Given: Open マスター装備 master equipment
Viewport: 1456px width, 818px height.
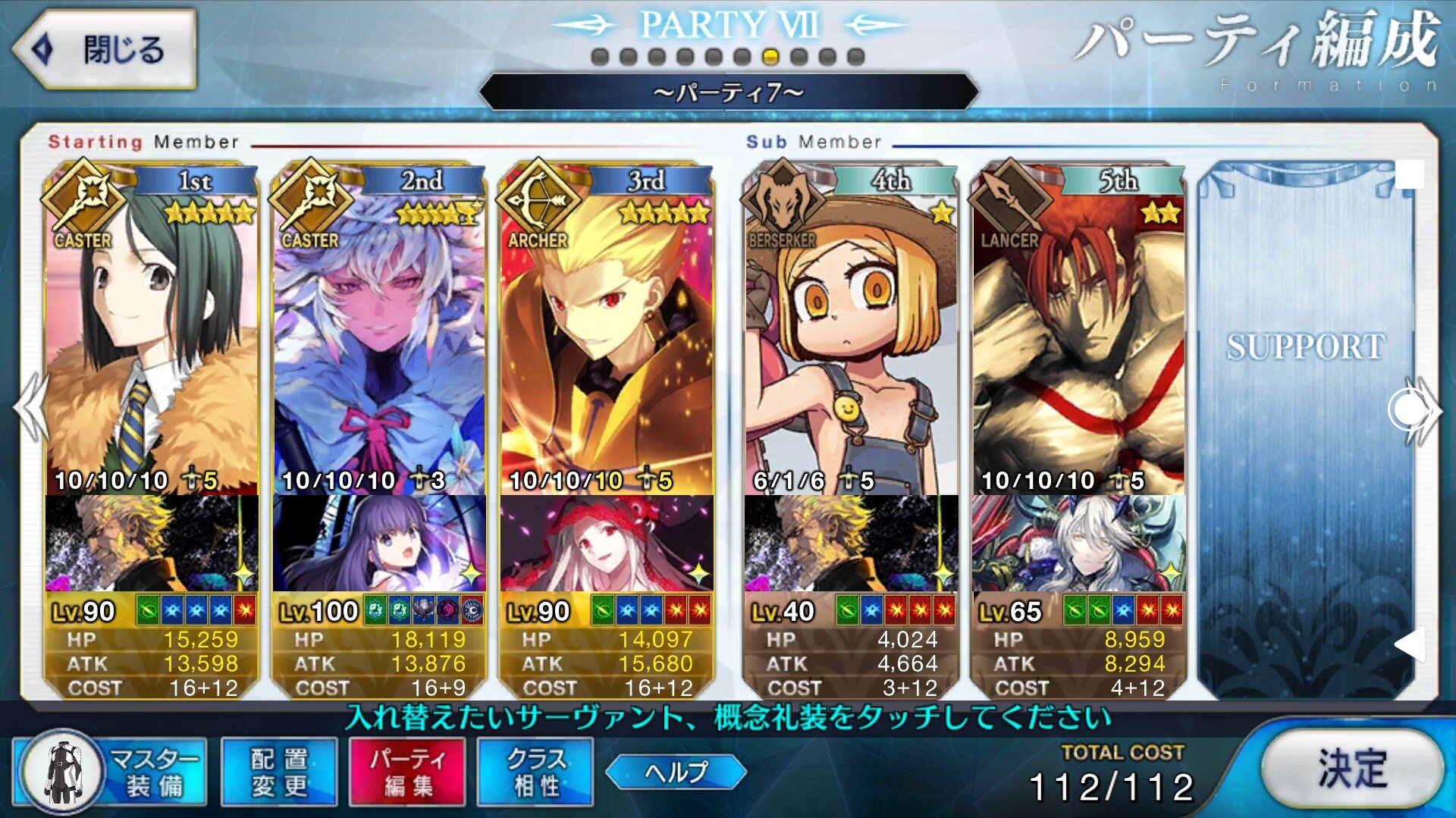Looking at the screenshot, I should click(111, 772).
